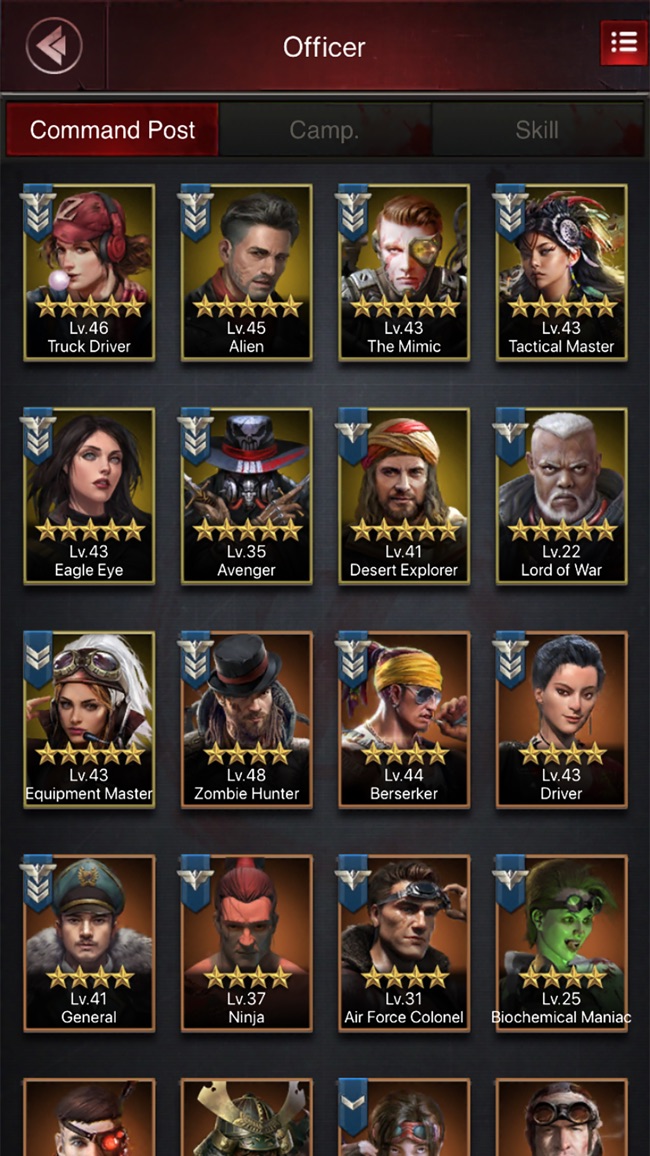The image size is (650, 1156).
Task: Open the Desert Explorer officer card
Action: click(404, 496)
